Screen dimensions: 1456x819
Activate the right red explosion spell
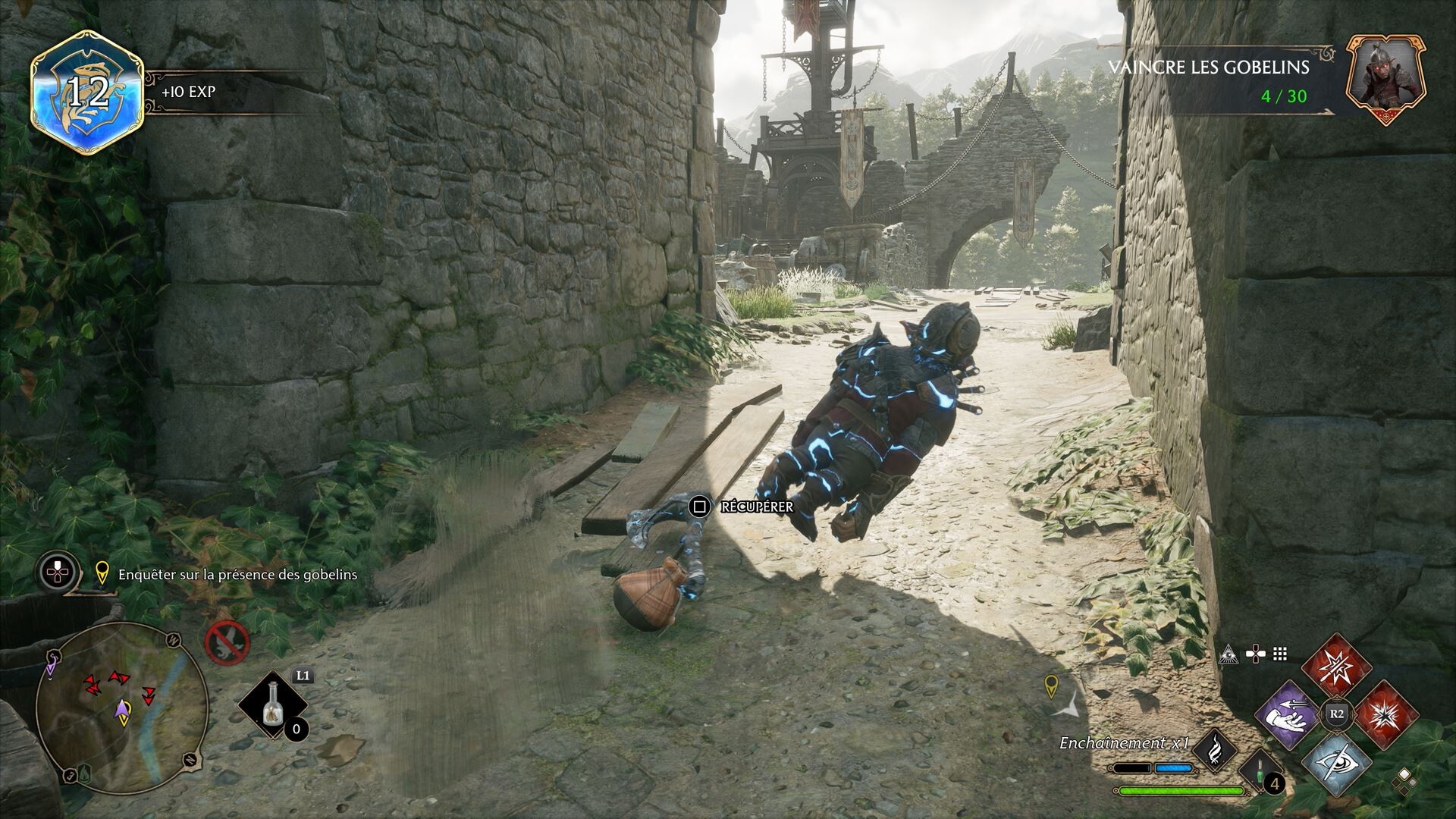click(1385, 714)
